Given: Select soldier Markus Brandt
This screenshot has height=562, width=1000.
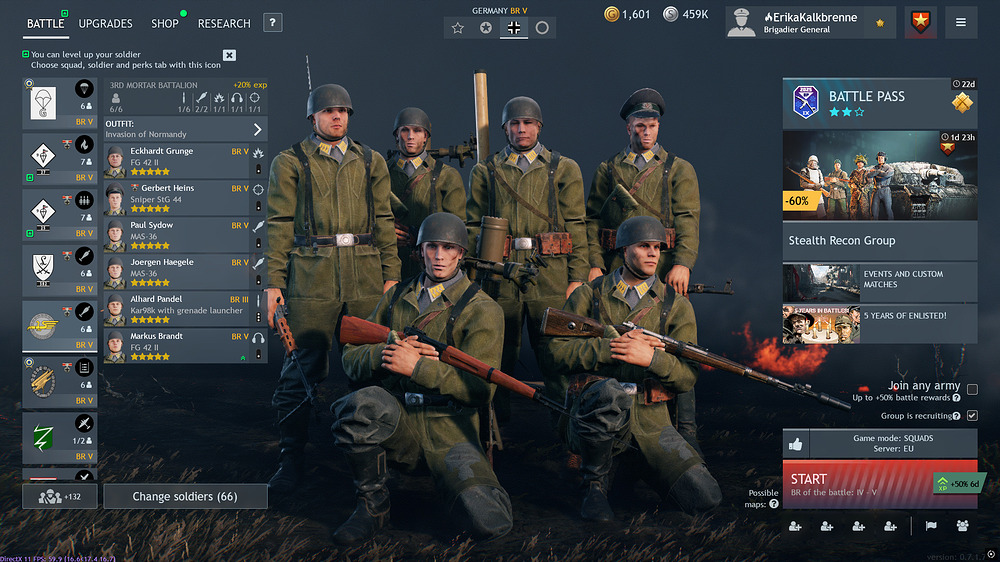Looking at the screenshot, I should [176, 341].
